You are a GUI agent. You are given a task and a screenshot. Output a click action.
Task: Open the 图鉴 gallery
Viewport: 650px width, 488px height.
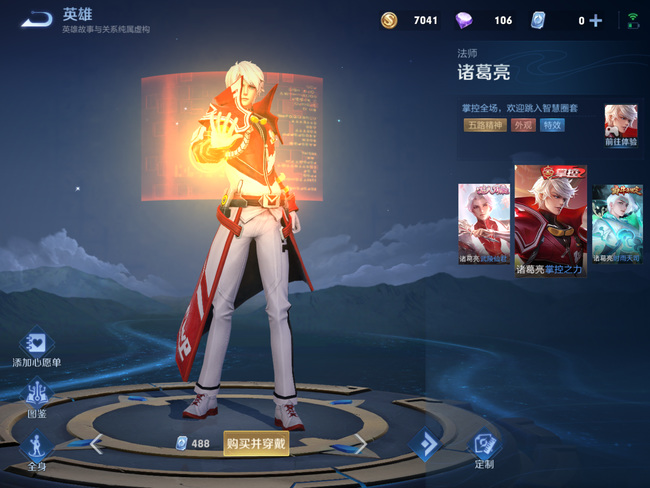[37, 398]
